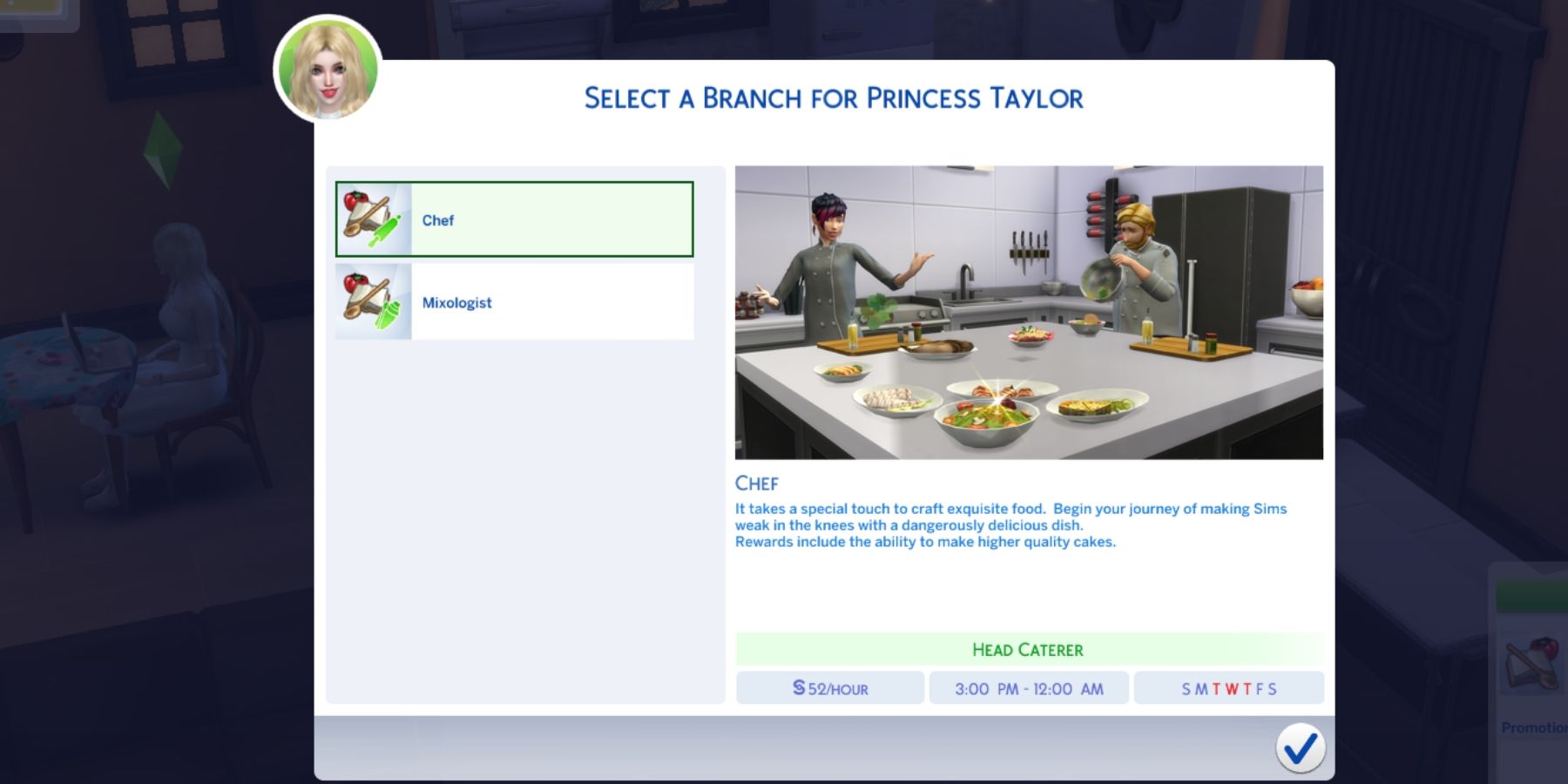Click the Simoleon symbol before 52/HOUR
This screenshot has width=1568, height=784.
[798, 688]
